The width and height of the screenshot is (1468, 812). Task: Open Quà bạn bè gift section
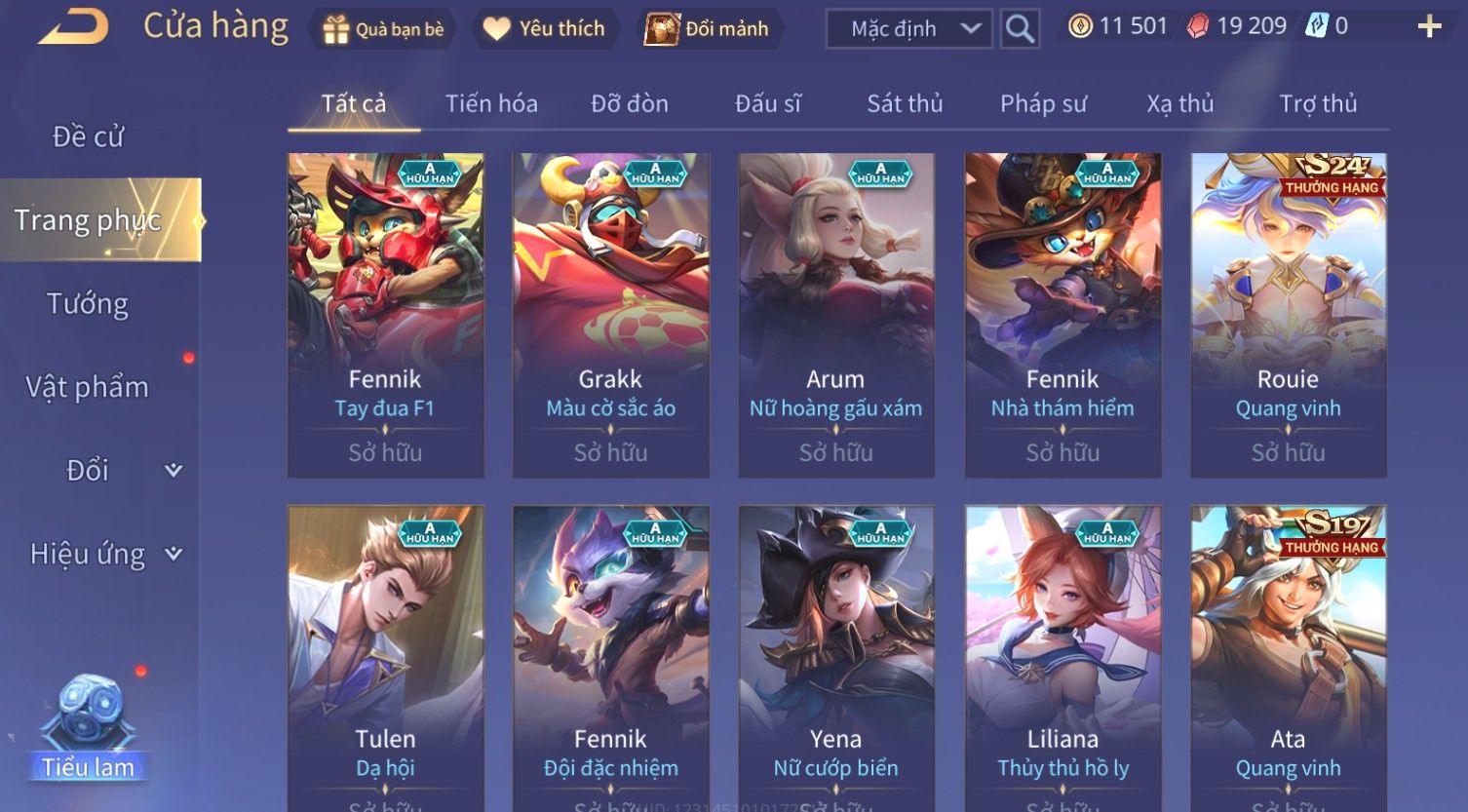click(x=383, y=29)
